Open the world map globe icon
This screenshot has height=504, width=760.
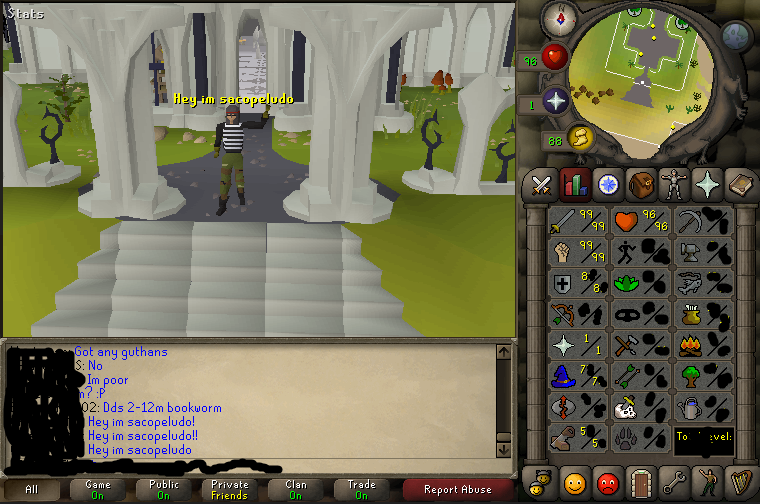click(x=737, y=36)
